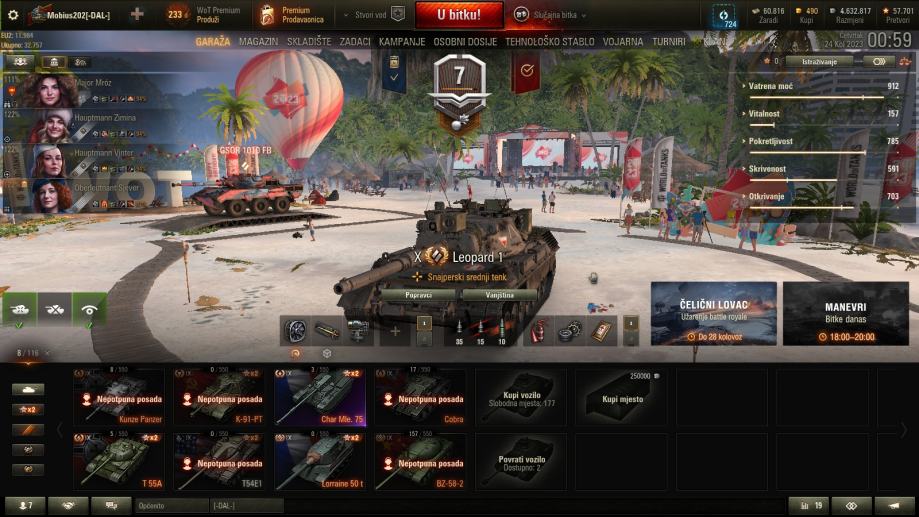This screenshot has height=517, width=919.
Task: Open the TURNIRI tab
Action: click(667, 42)
